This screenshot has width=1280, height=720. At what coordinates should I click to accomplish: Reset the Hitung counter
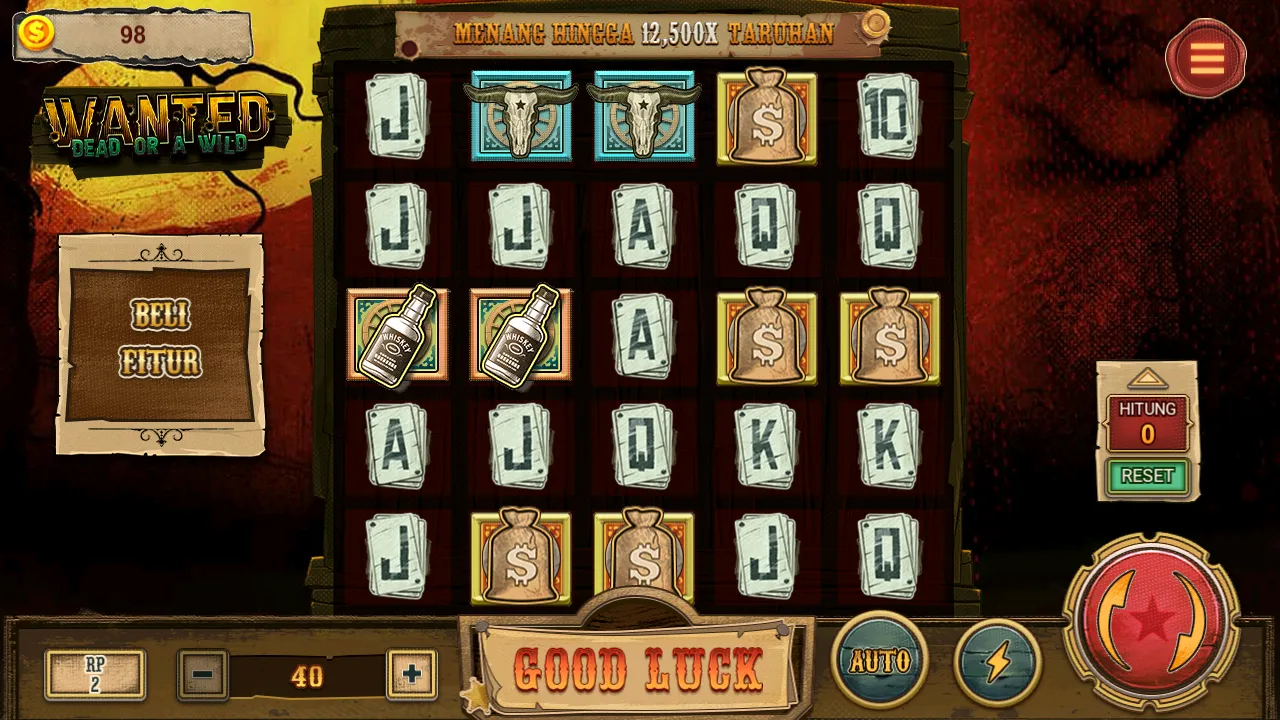(x=1147, y=476)
